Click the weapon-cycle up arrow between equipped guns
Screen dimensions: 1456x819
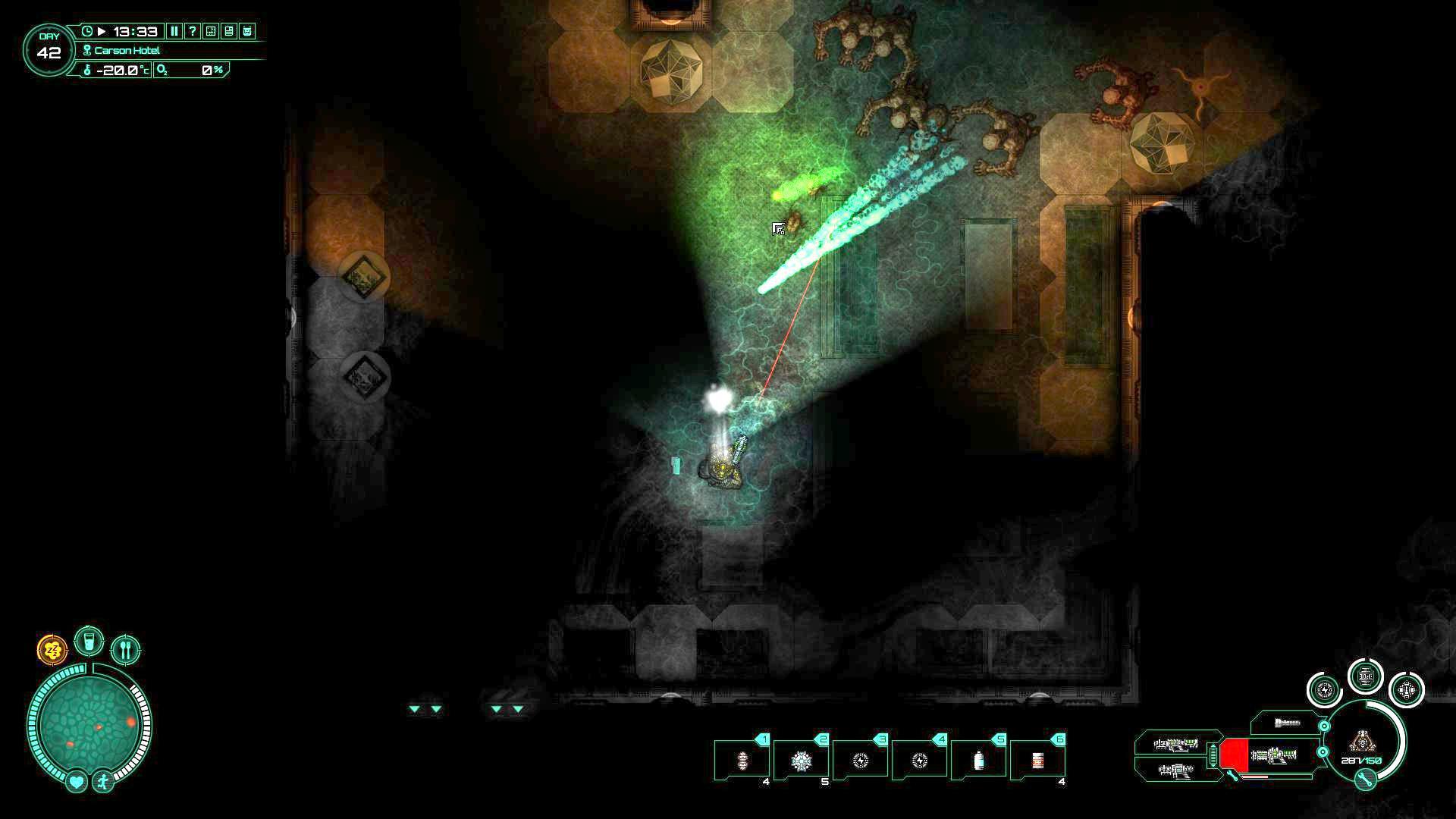coord(1213,746)
